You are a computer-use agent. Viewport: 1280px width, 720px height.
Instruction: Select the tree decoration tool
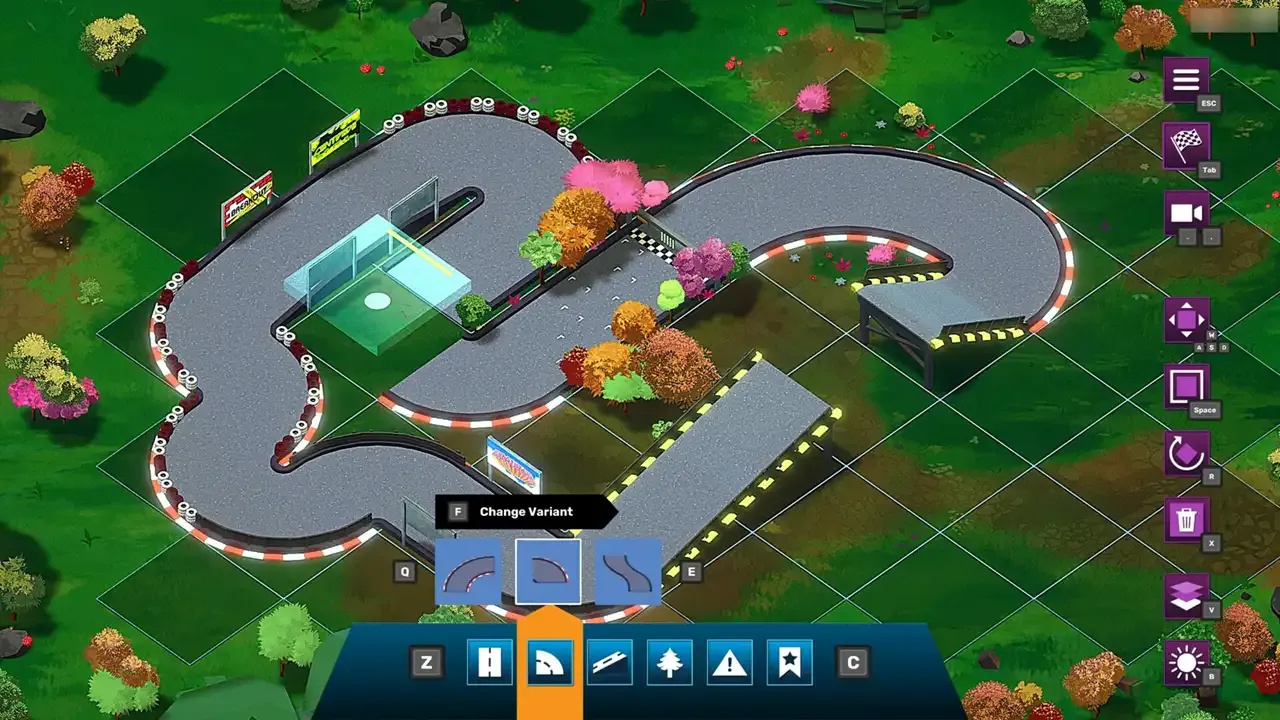(669, 661)
